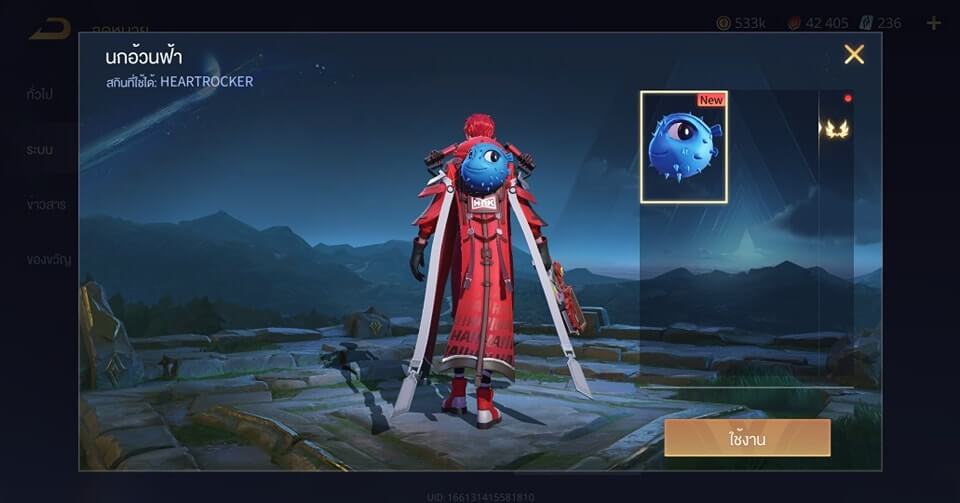Switch to the ของขวัญ tab
Image resolution: width=960 pixels, height=503 pixels.
click(x=49, y=259)
